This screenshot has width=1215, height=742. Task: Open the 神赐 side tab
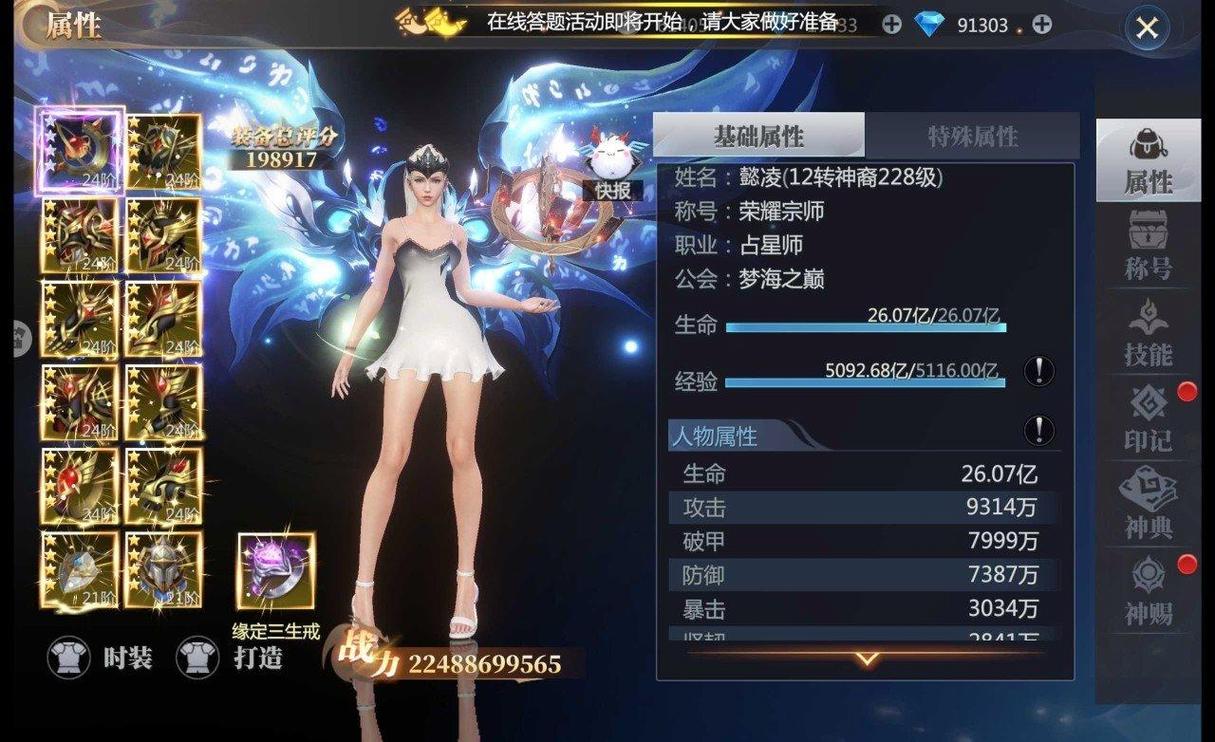(1147, 590)
